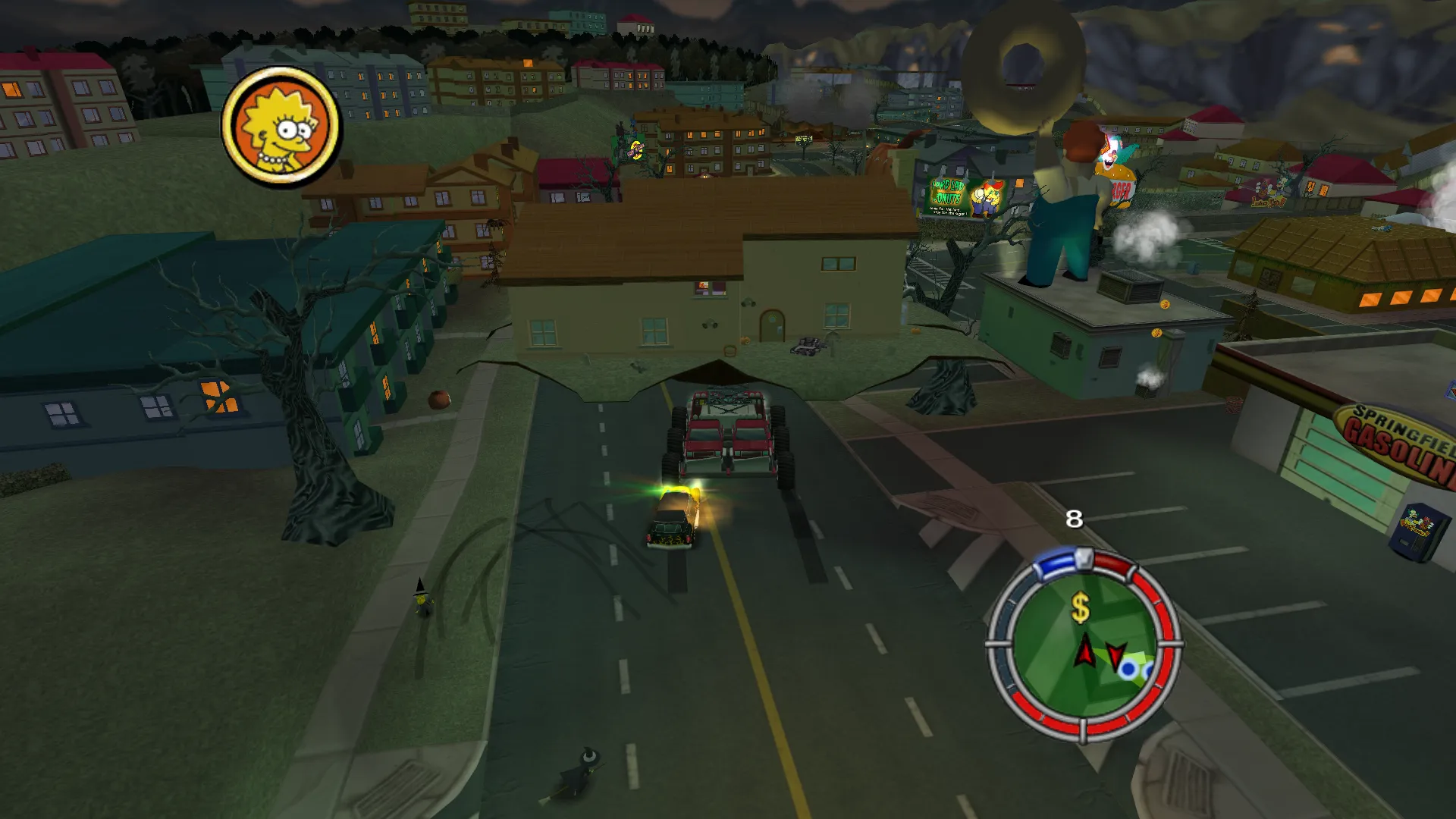The height and width of the screenshot is (819, 1456).
Task: Toggle the blue vehicle damage meter segment
Action: click(x=1056, y=561)
